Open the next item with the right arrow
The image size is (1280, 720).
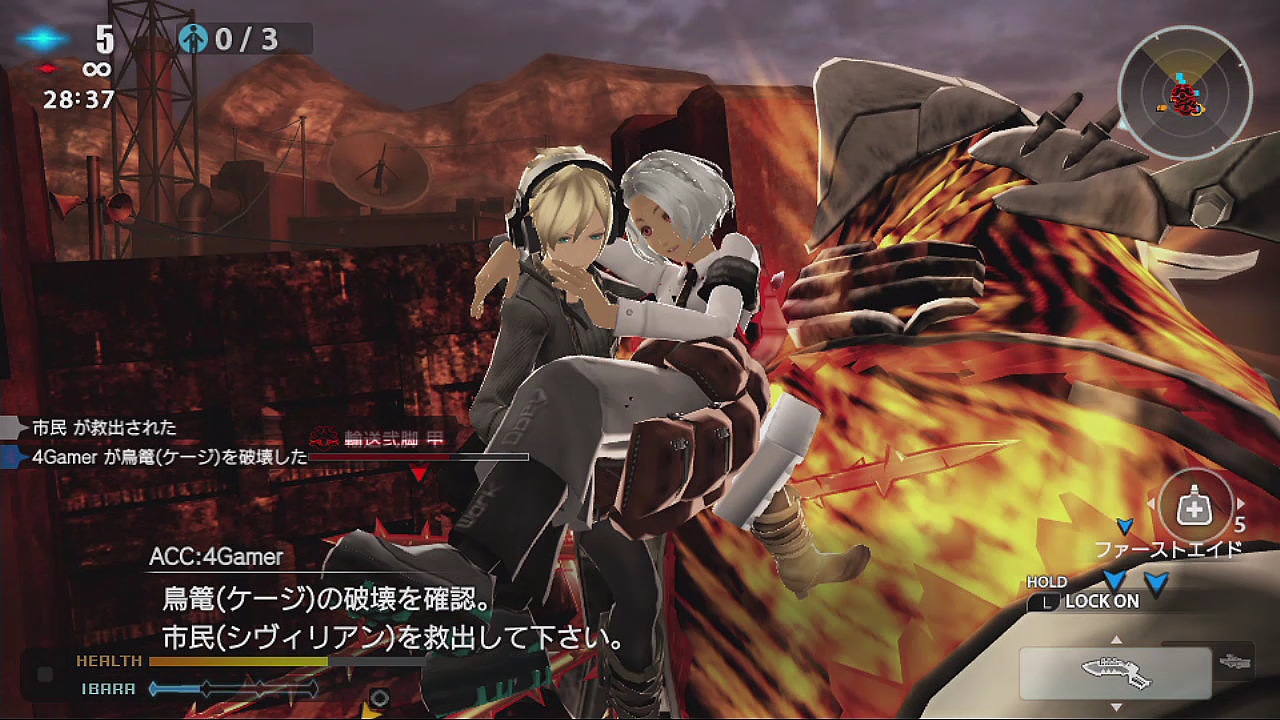coord(1241,503)
